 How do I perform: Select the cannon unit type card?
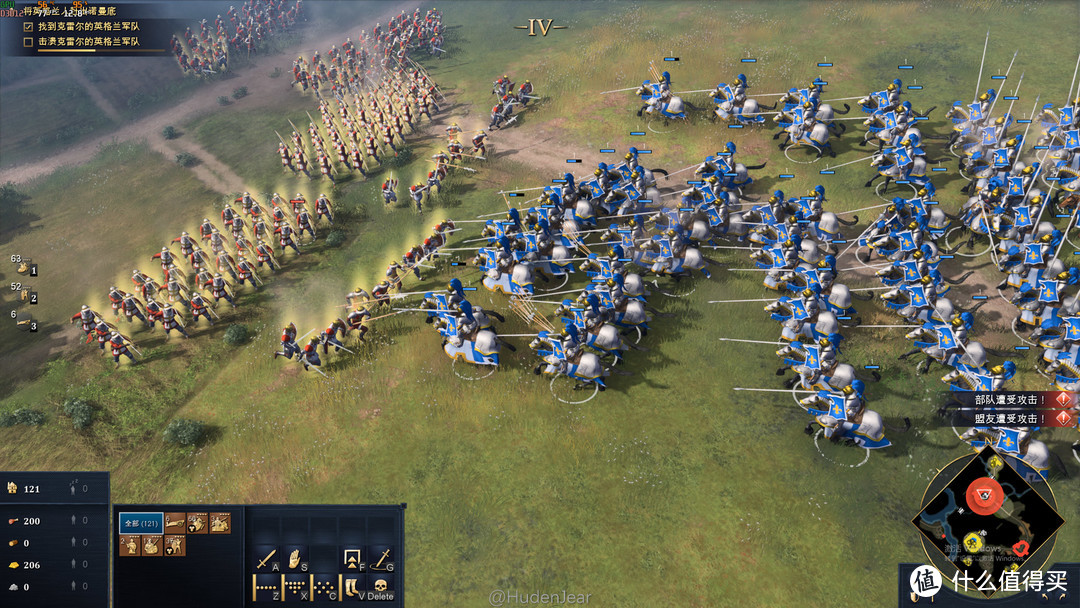tap(175, 522)
